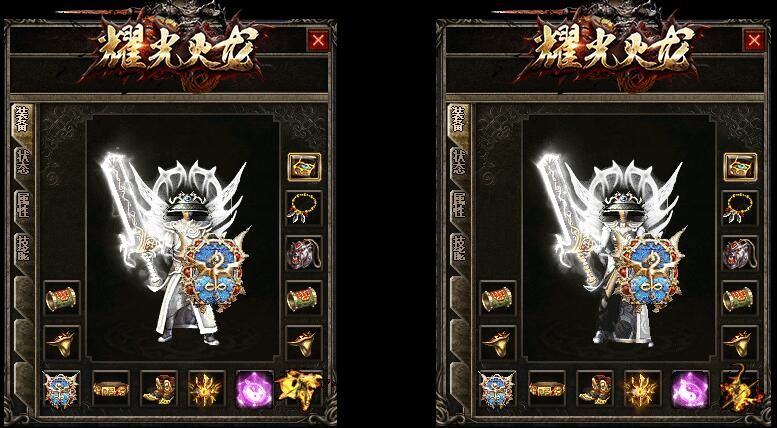Choose the beast helmet slot in left panel

tap(303, 252)
